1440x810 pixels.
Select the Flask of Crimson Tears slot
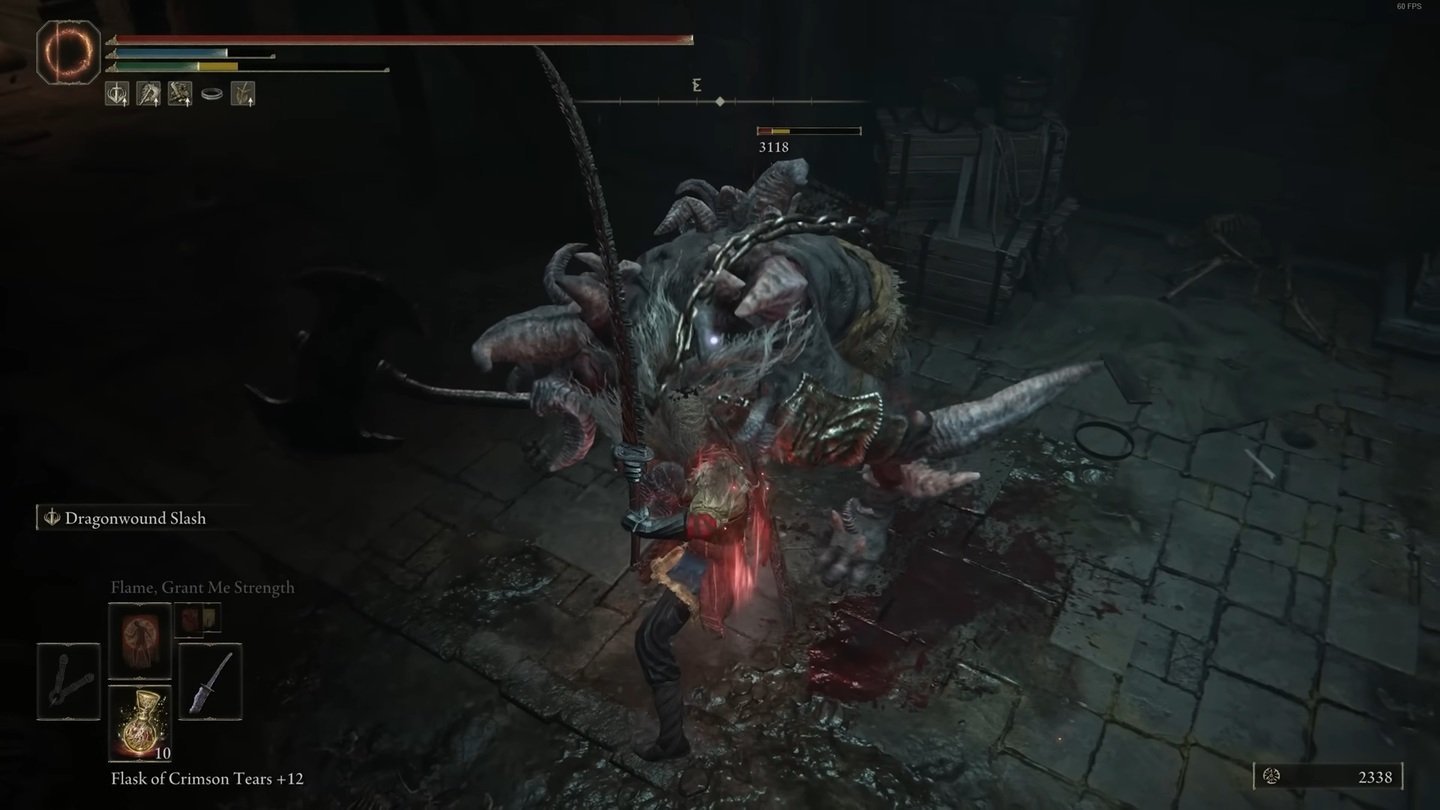[139, 723]
